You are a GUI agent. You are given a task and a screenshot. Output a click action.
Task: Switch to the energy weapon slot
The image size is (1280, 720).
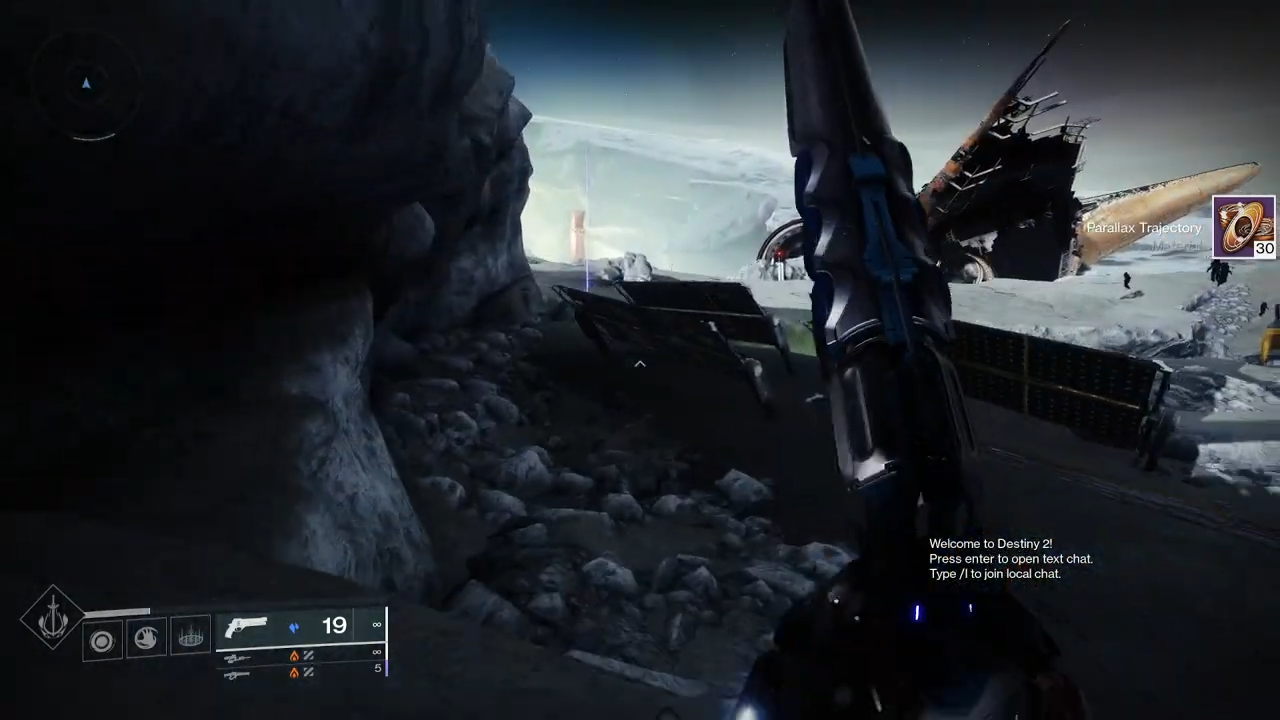coord(238,657)
